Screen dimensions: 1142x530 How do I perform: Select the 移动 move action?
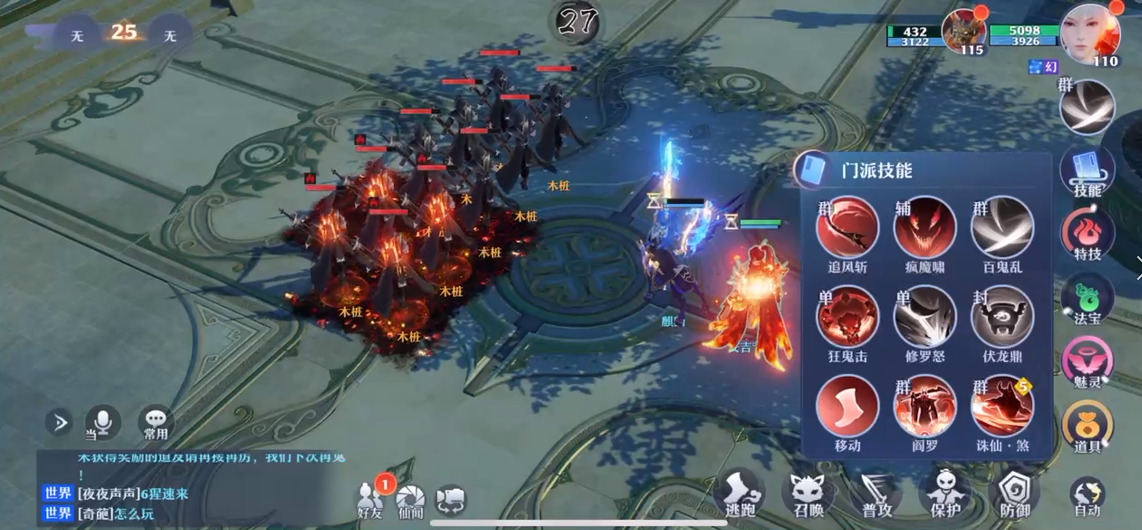pos(847,406)
